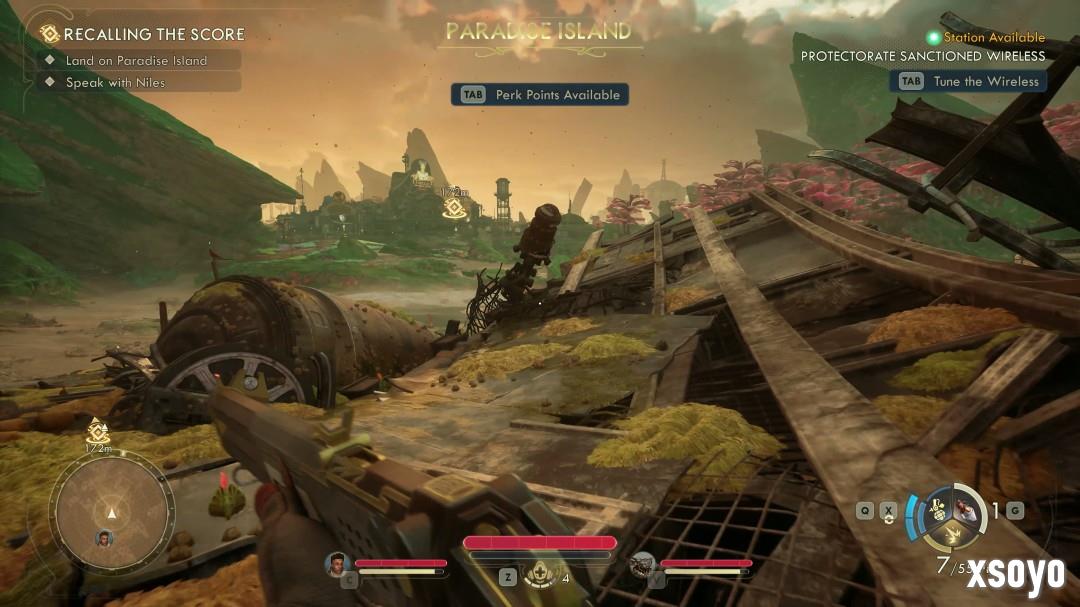Select the creature companion portrait
1080x607 pixels.
(643, 565)
